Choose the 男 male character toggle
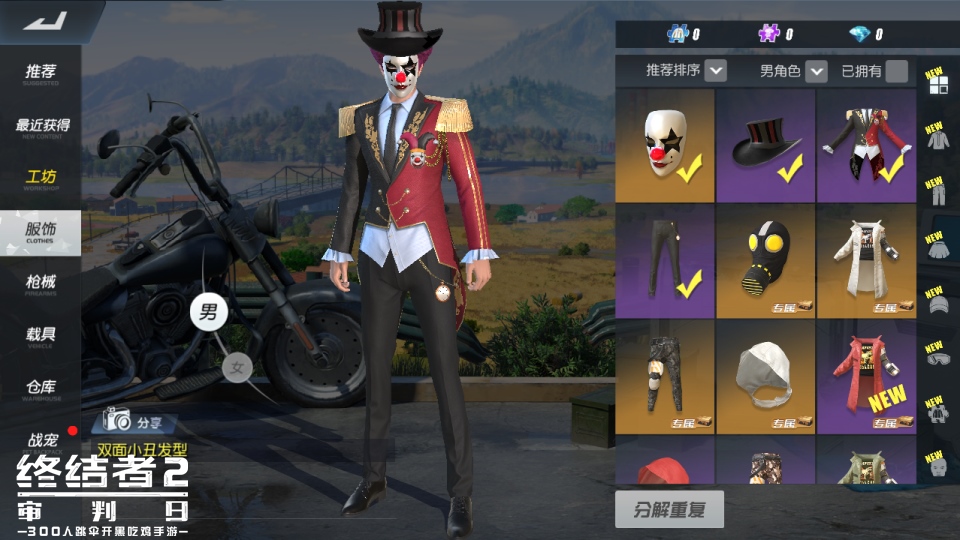The width and height of the screenshot is (960, 540). pyautogui.click(x=208, y=312)
